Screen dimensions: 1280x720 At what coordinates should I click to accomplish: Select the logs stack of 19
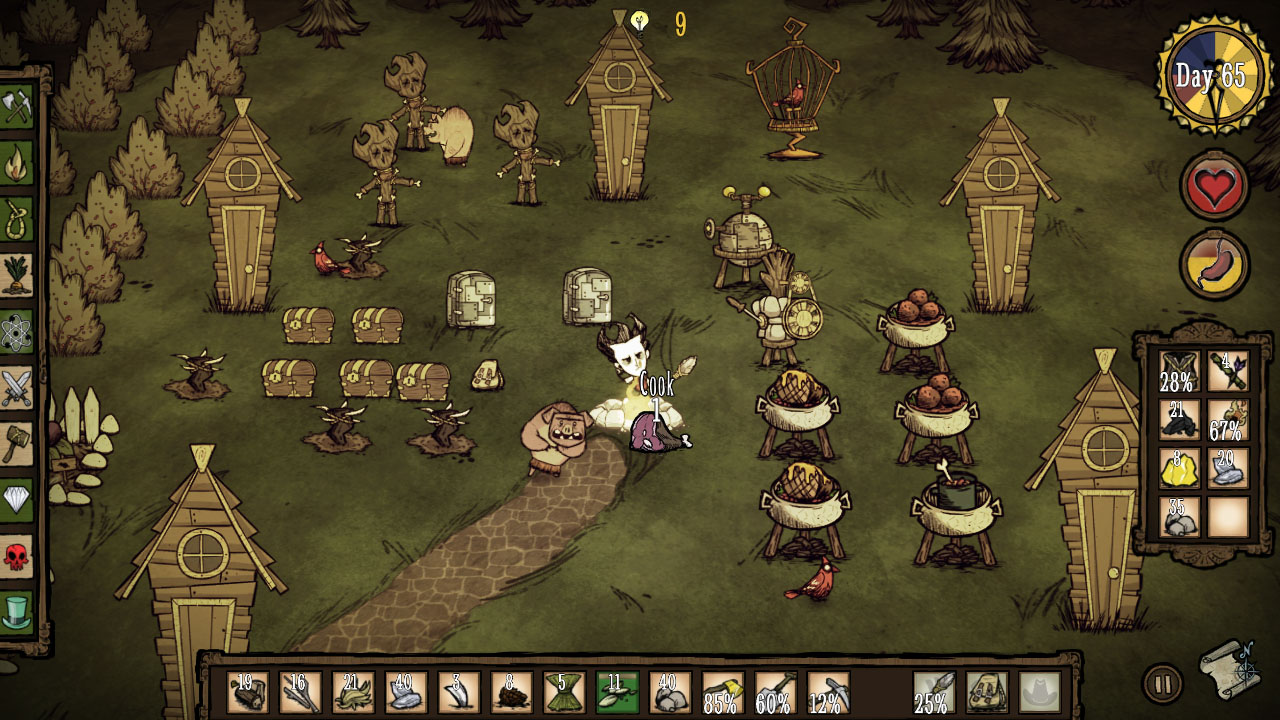[x=247, y=692]
